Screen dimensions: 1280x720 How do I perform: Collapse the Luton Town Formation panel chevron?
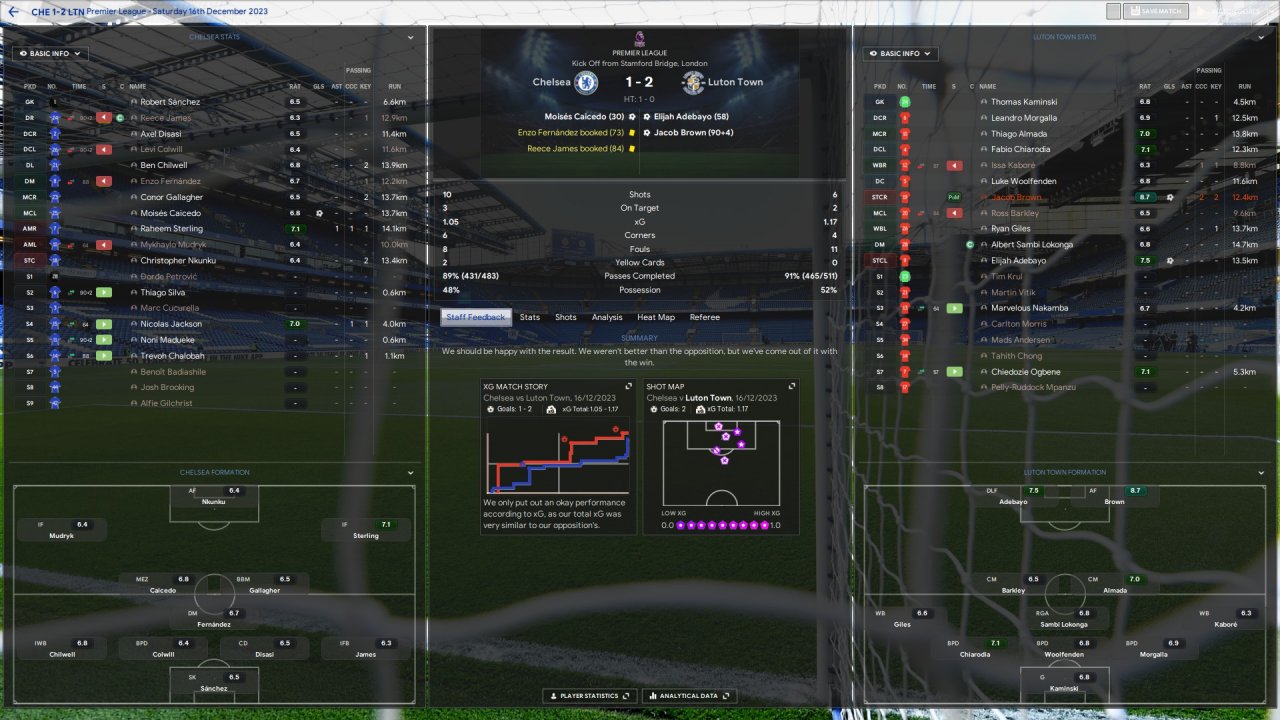pos(1262,472)
